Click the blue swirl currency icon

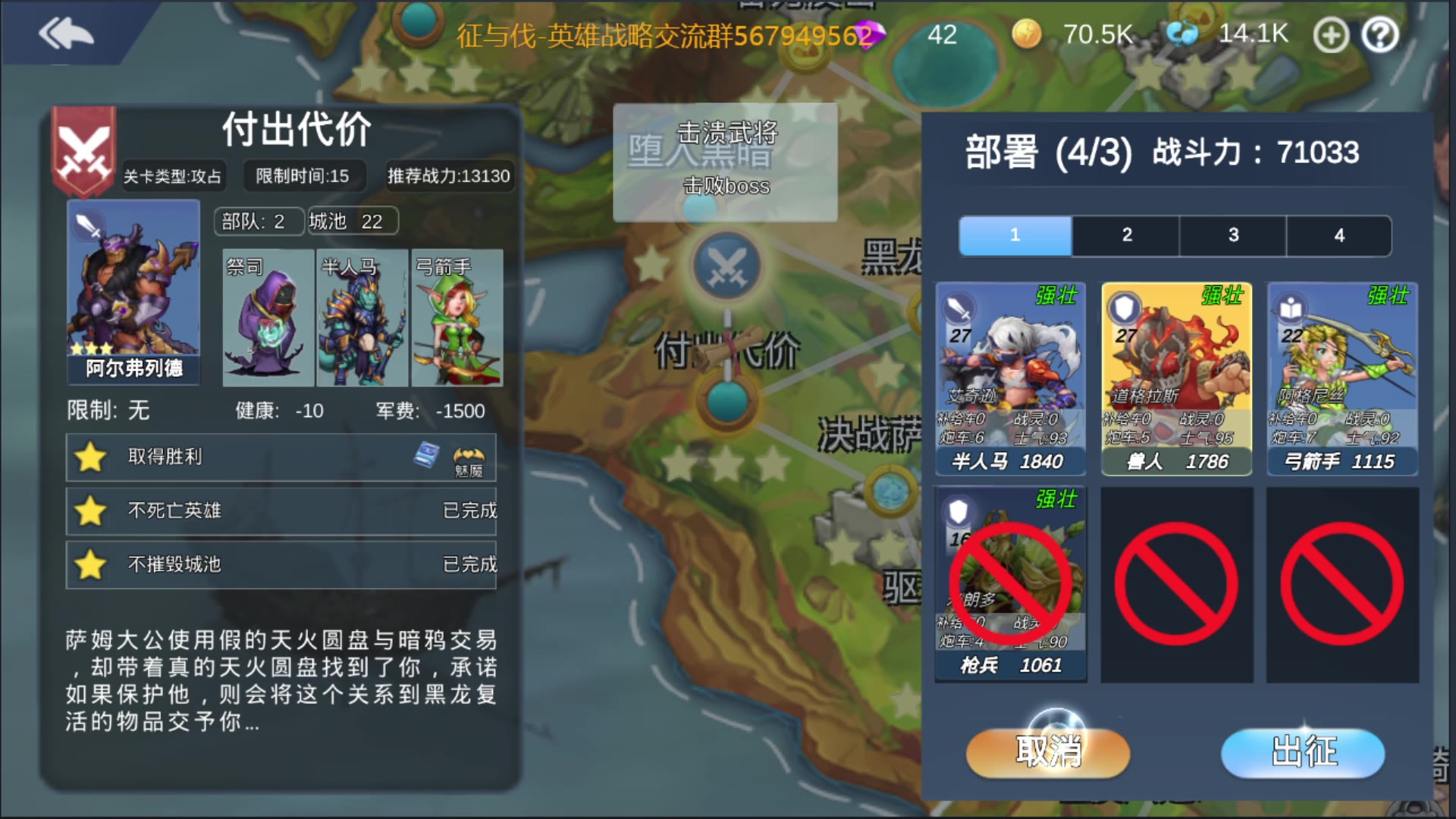pos(1183,35)
